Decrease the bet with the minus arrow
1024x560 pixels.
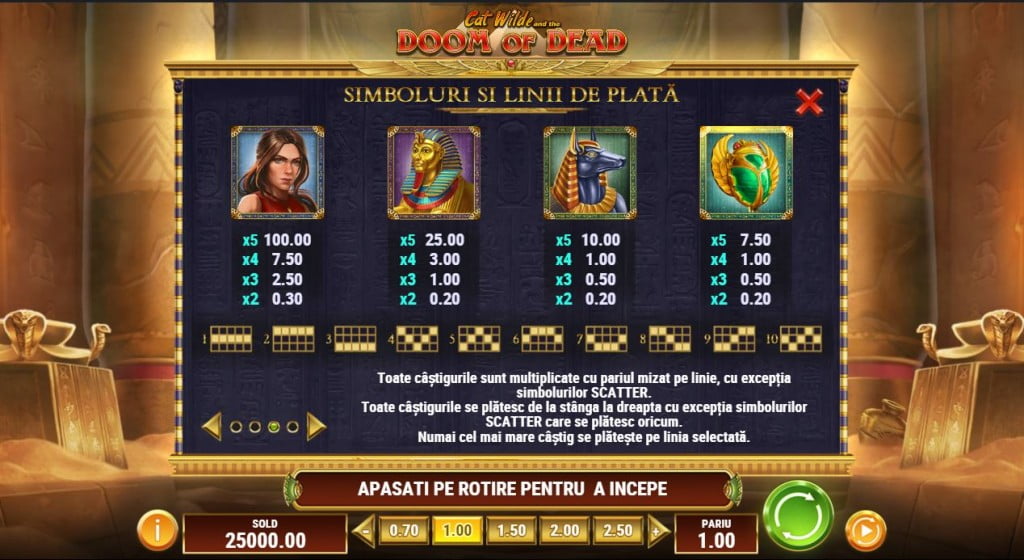tap(363, 530)
